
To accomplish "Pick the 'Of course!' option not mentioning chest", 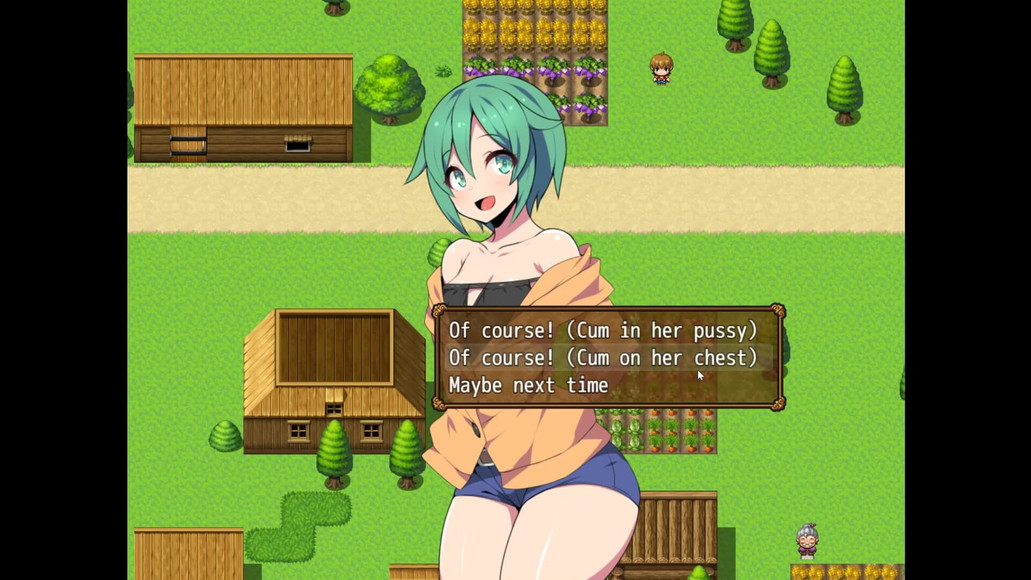I will tap(602, 330).
